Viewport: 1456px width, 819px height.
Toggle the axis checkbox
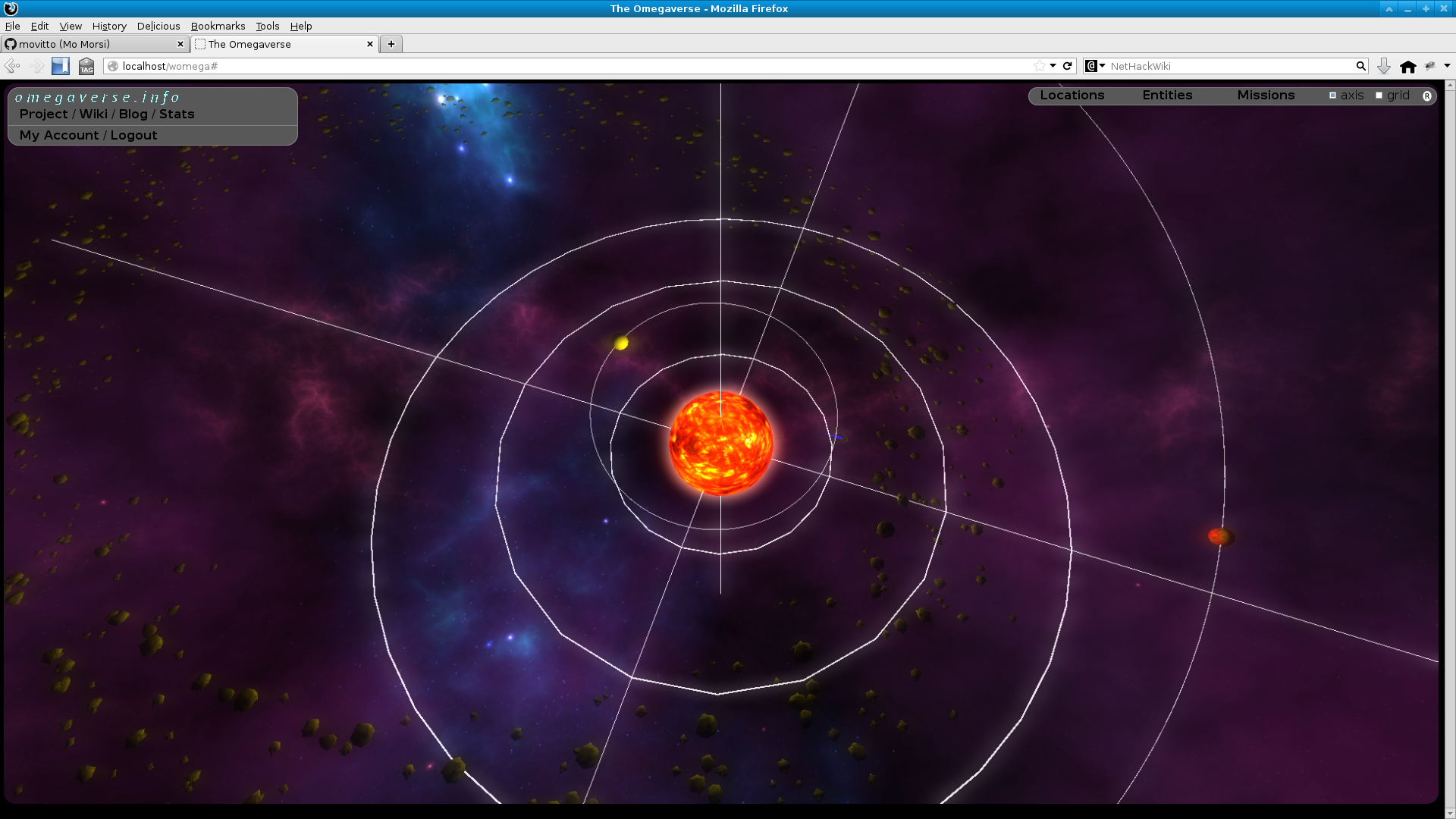pos(1332,95)
